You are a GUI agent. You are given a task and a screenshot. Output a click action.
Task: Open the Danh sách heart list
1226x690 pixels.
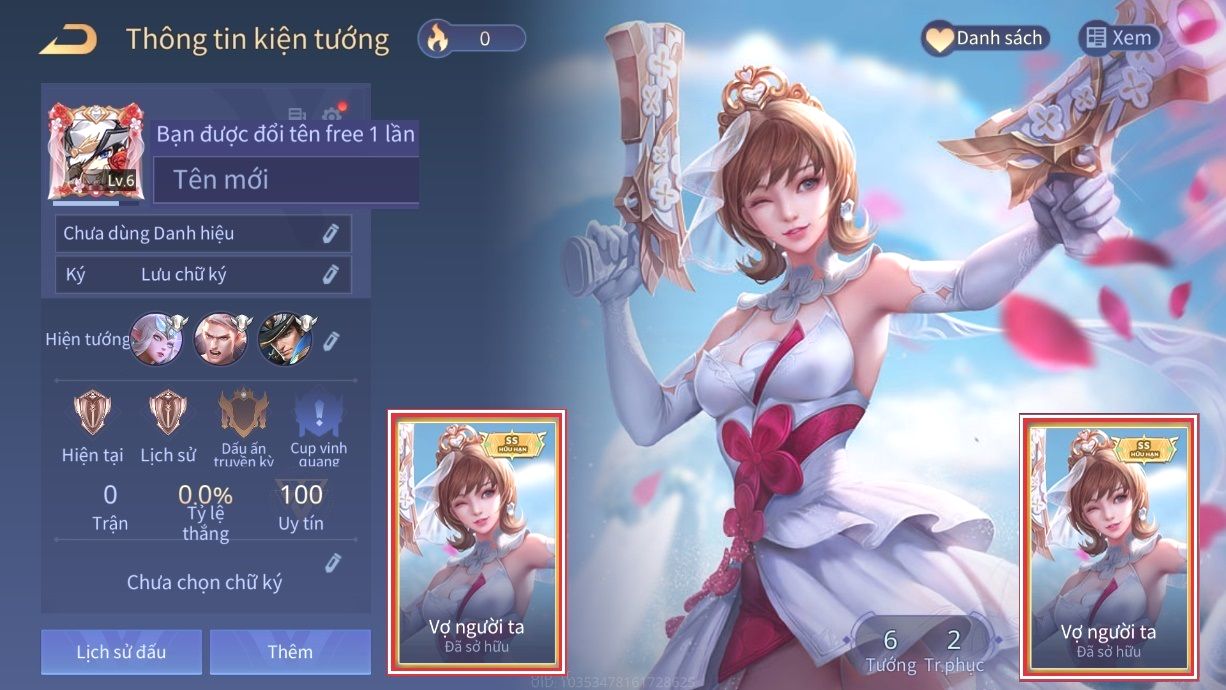pos(985,39)
